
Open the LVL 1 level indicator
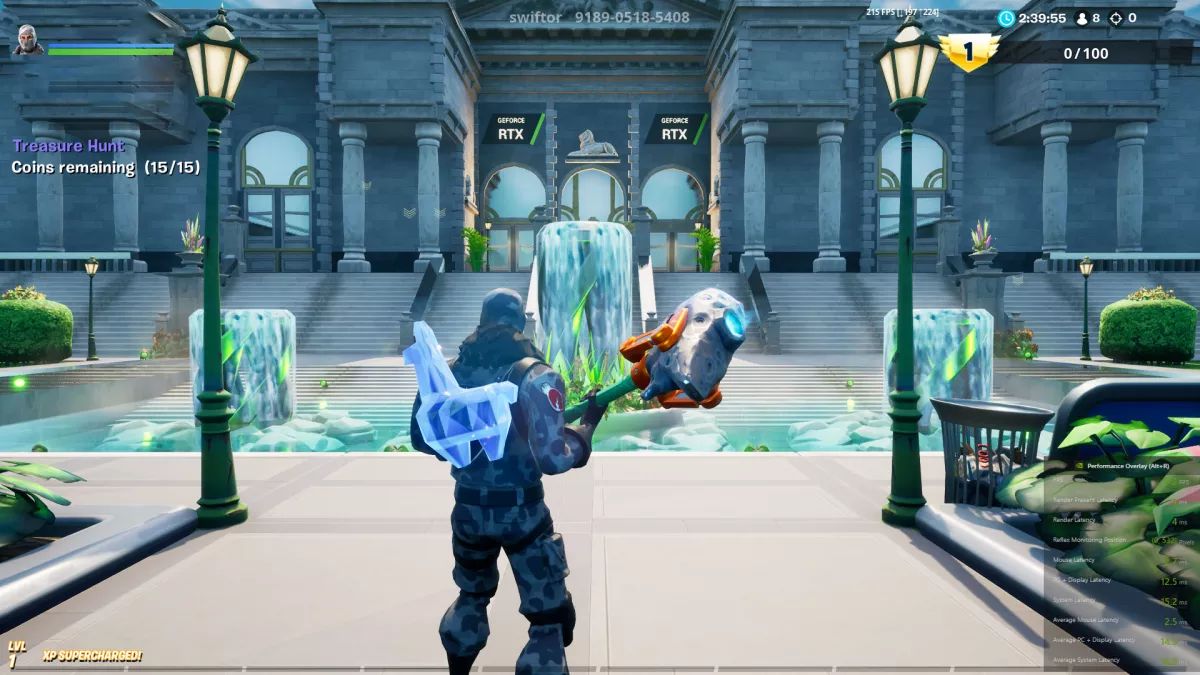click(x=15, y=654)
